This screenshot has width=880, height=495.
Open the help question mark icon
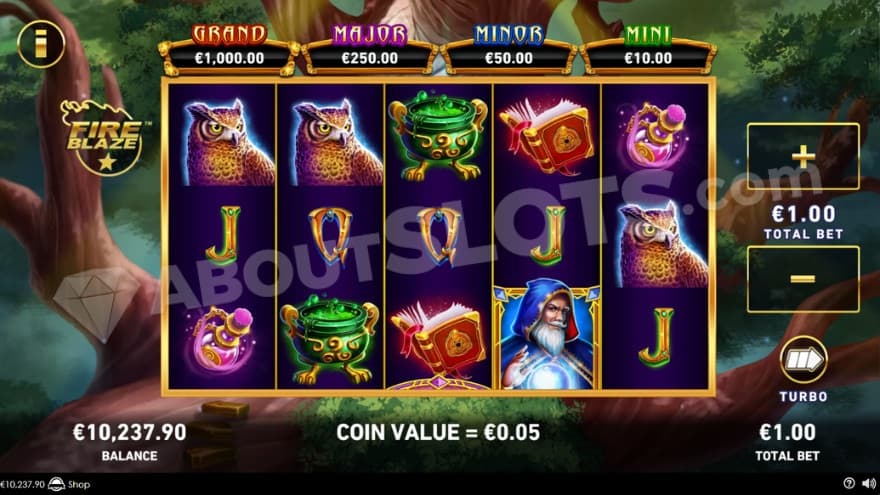[849, 485]
